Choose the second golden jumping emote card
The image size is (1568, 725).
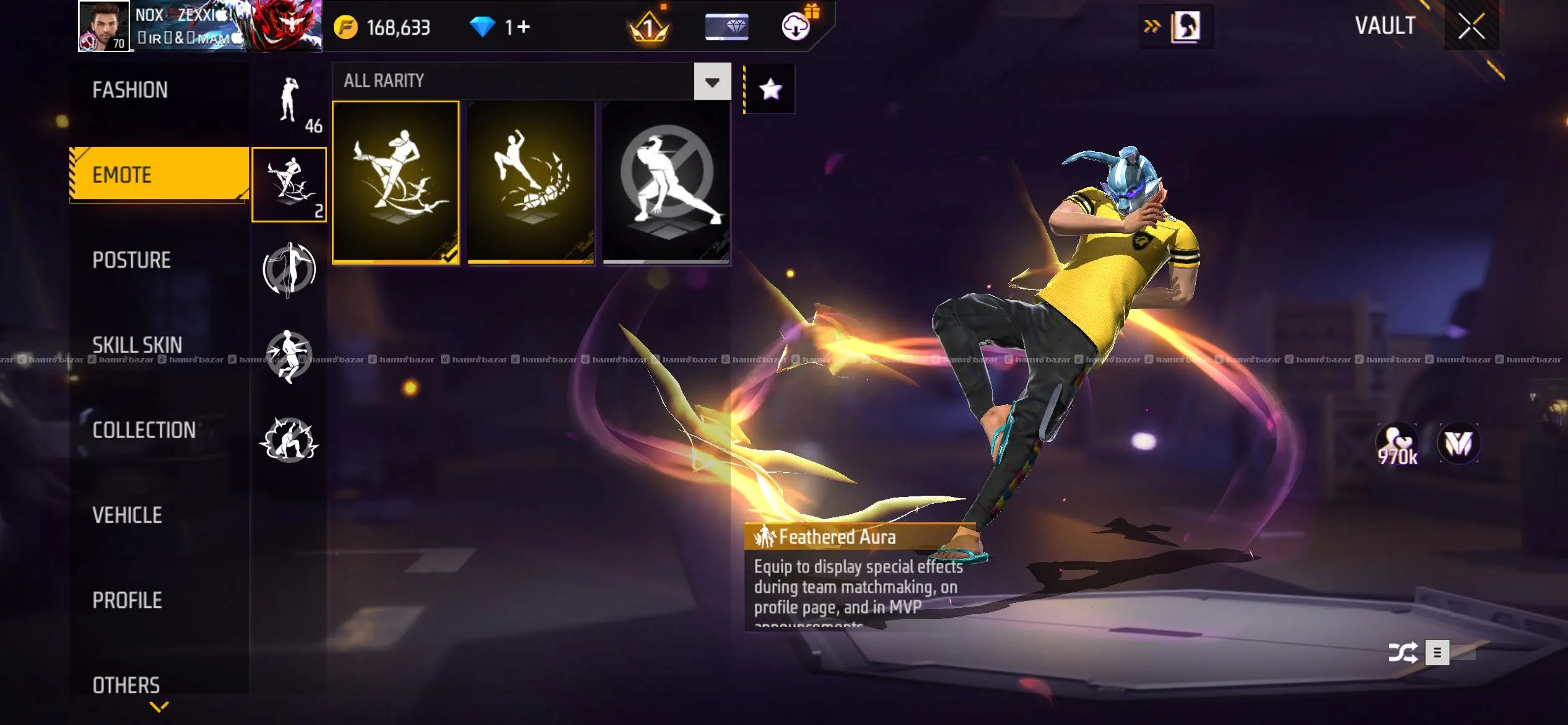coord(531,182)
